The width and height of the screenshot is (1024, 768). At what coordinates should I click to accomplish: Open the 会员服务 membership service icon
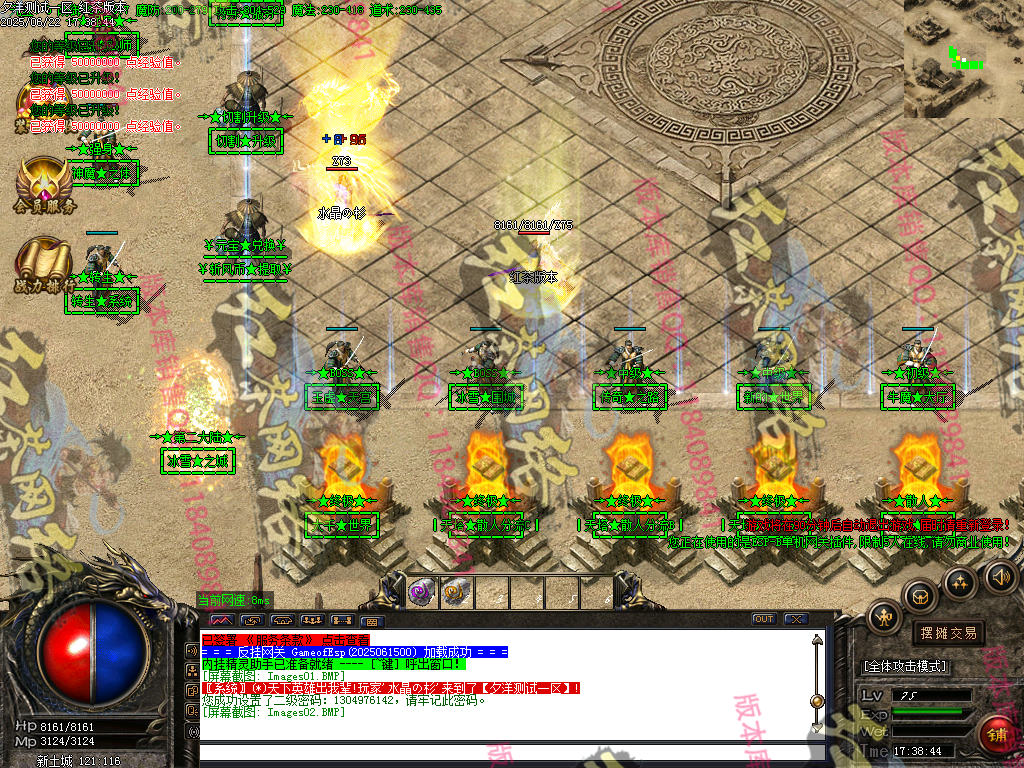point(44,180)
